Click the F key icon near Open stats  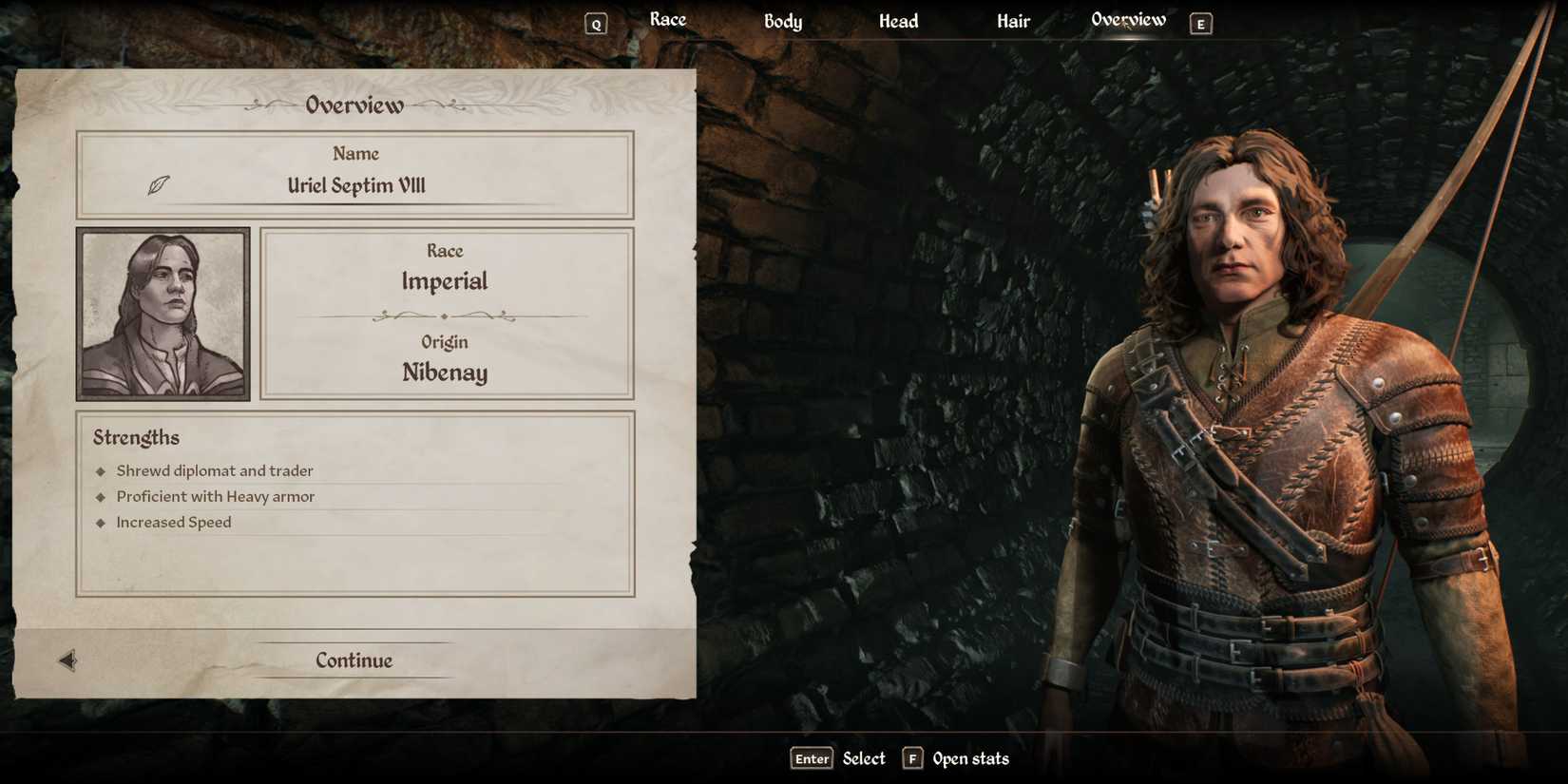tap(912, 758)
